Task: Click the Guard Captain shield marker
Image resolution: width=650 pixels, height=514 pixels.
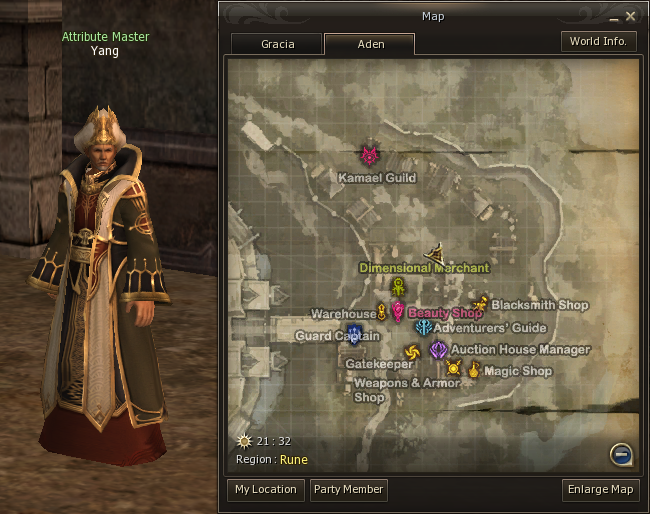Action: (x=354, y=334)
